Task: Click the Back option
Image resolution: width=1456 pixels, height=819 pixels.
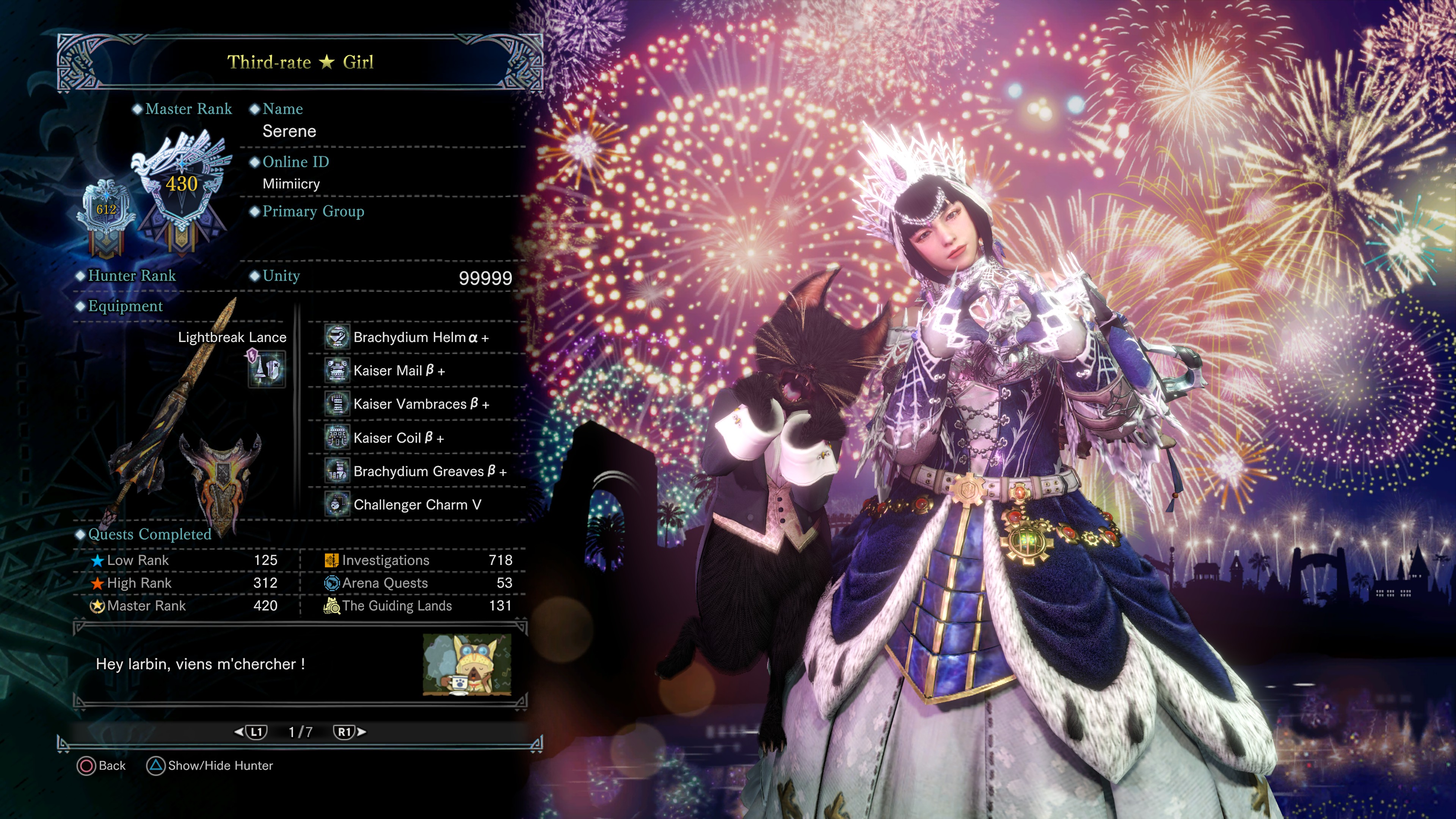Action: click(x=102, y=766)
